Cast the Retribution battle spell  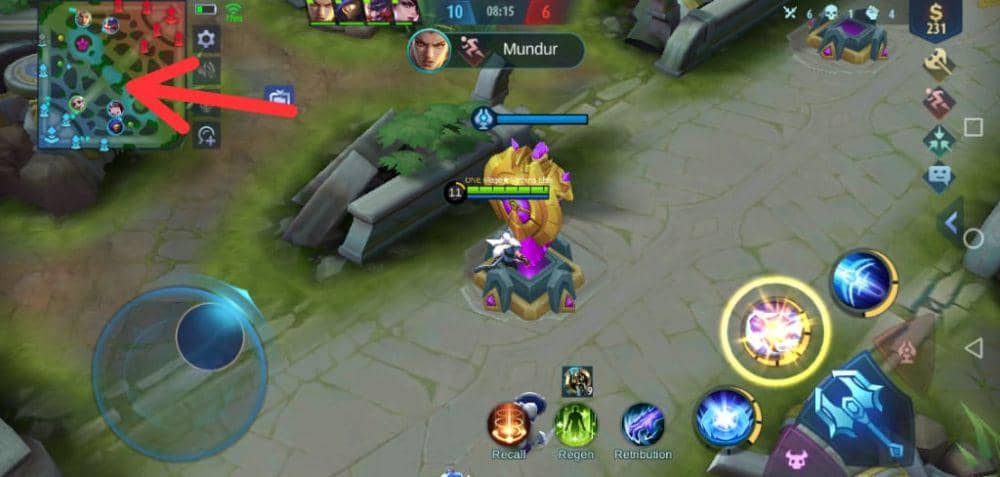[643, 424]
